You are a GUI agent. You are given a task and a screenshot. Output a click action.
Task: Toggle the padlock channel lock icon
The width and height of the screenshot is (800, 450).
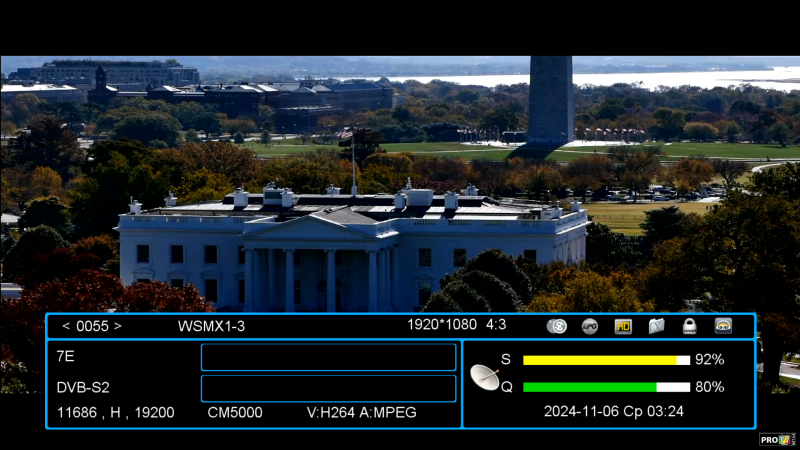[689, 326]
